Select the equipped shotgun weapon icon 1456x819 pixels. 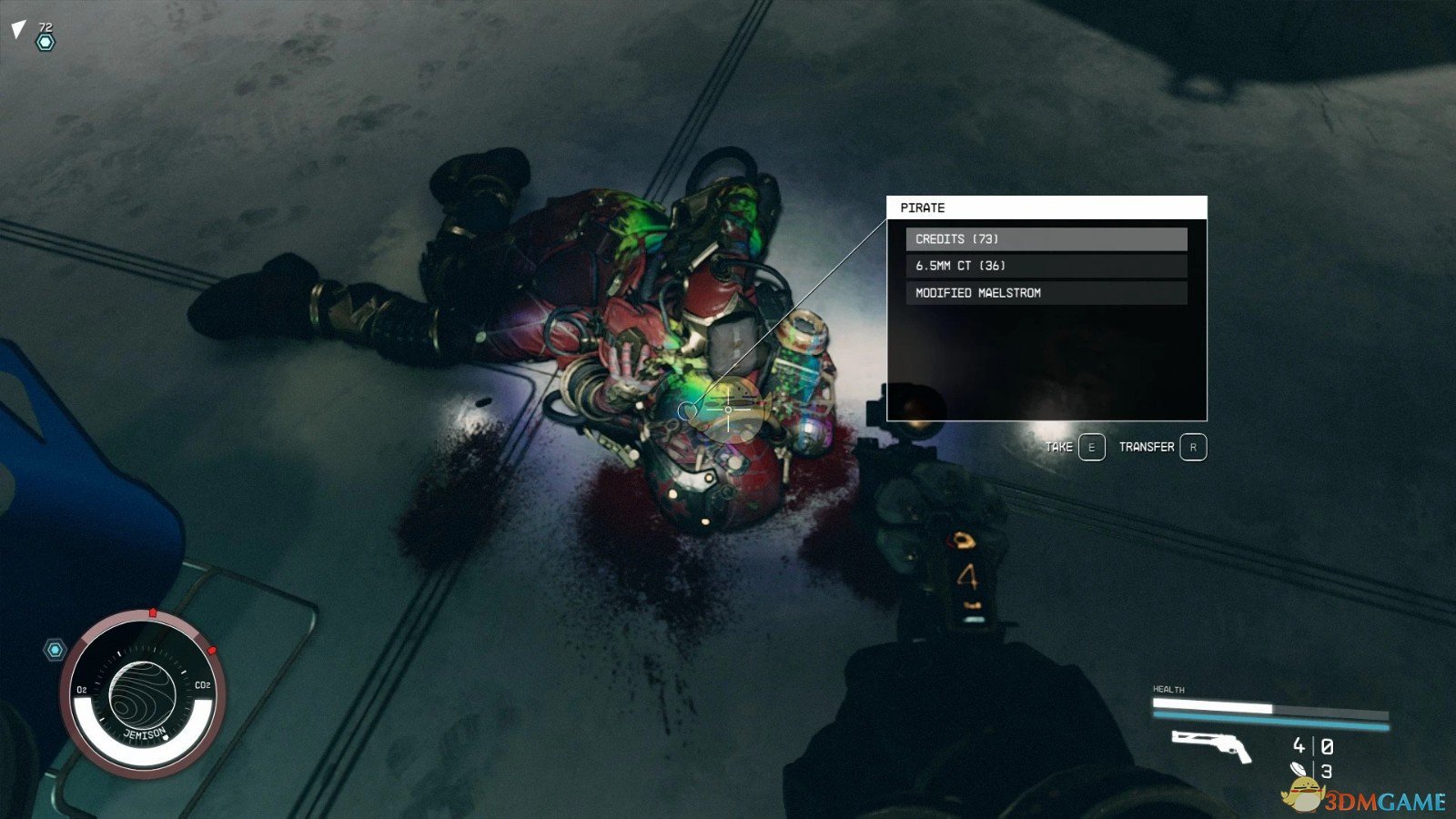(x=1211, y=746)
